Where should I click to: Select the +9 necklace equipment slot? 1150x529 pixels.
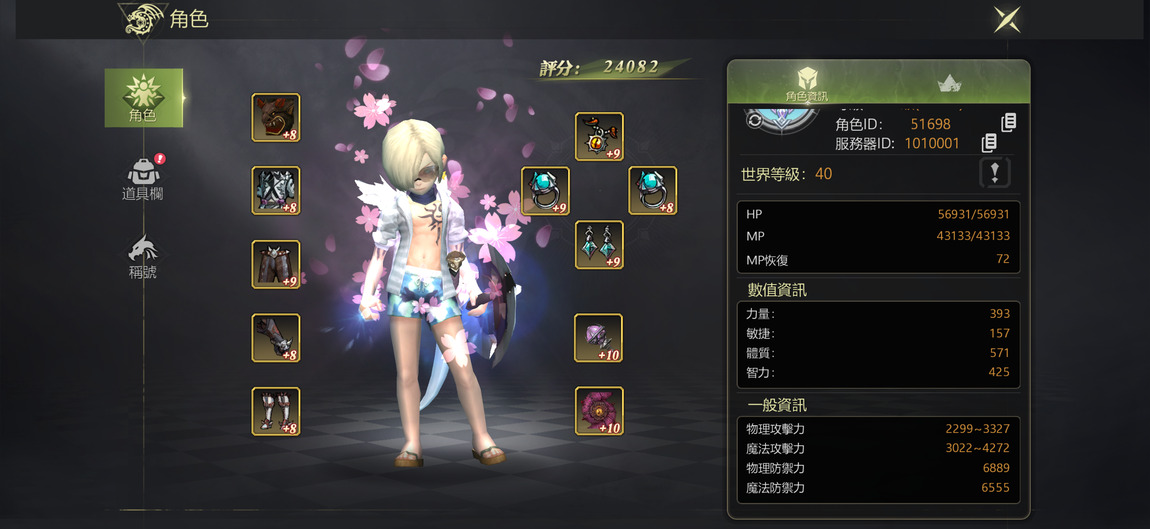tap(599, 137)
